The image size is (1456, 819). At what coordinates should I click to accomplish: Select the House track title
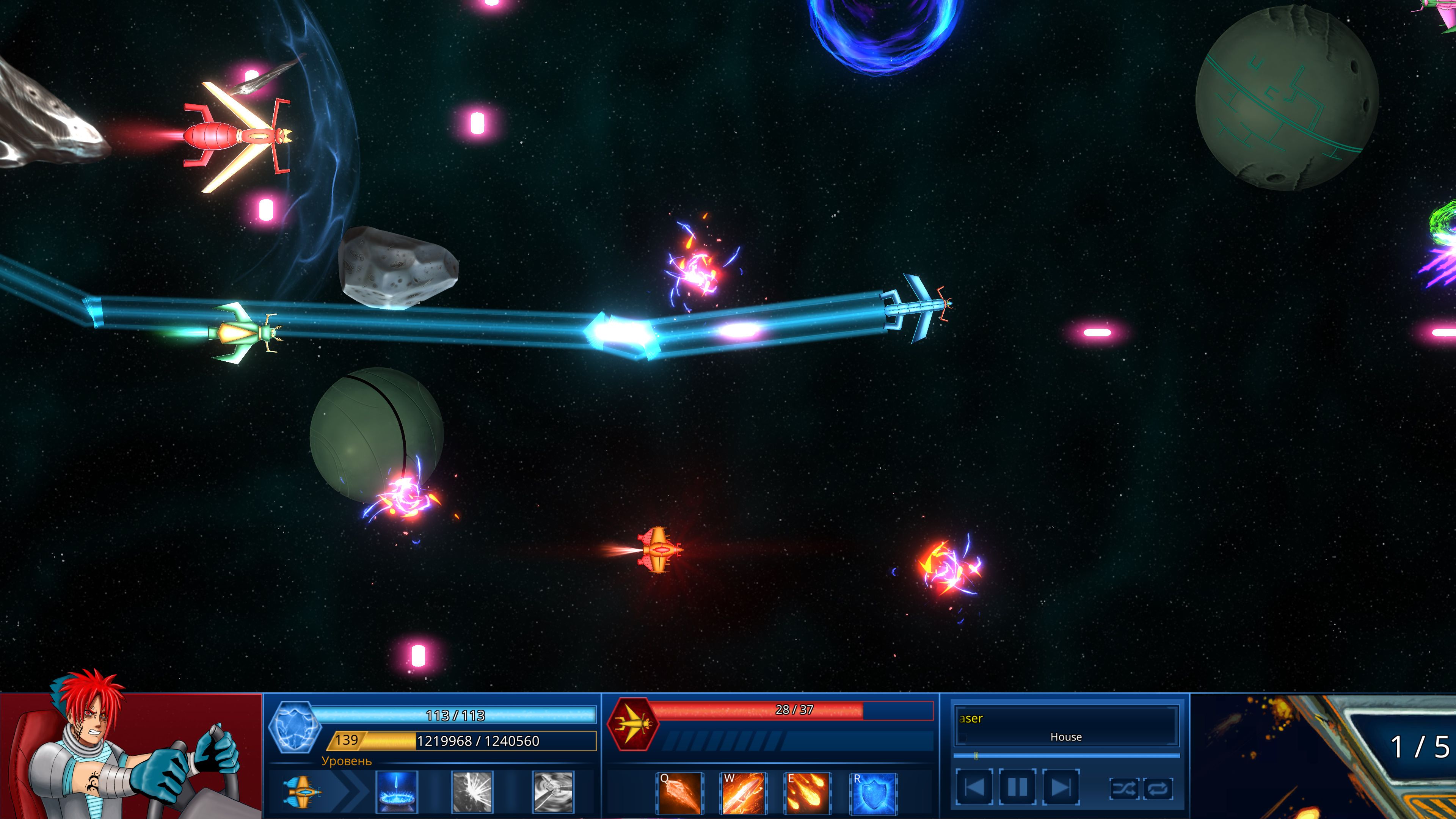click(1066, 736)
